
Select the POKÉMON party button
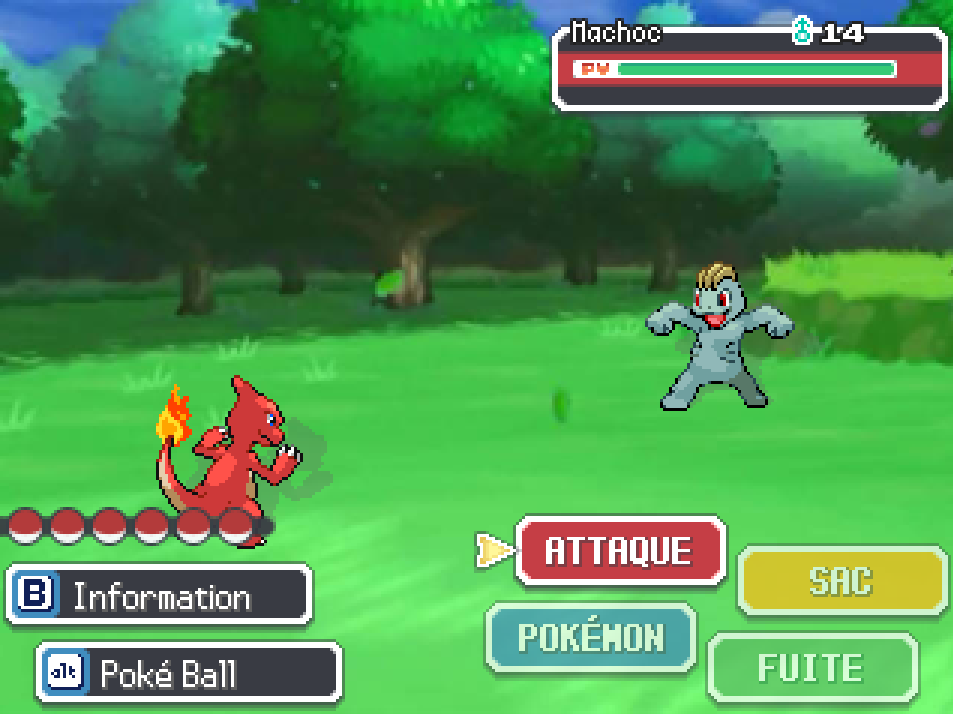[590, 637]
